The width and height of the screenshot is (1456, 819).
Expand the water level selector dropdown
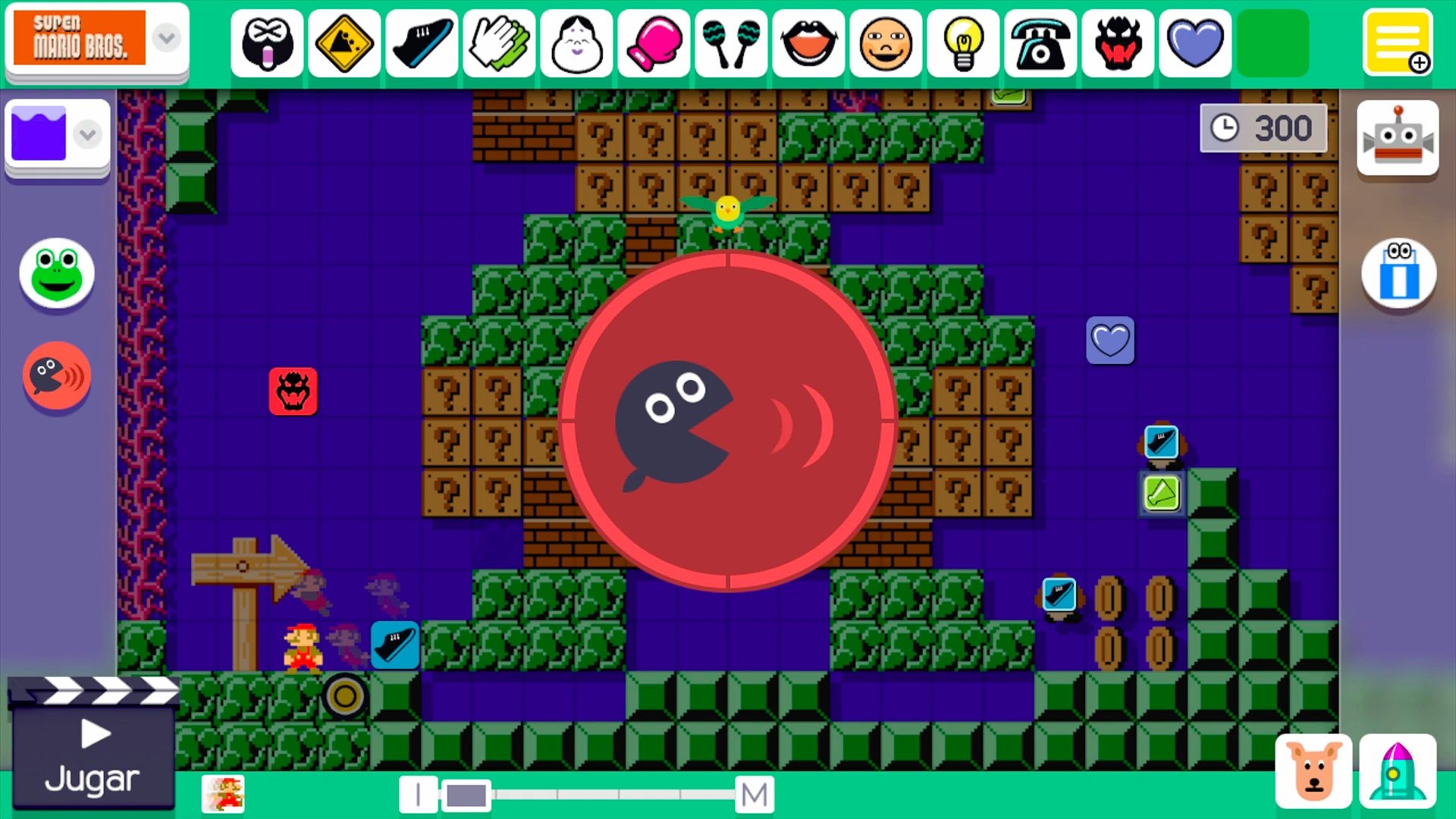click(87, 134)
